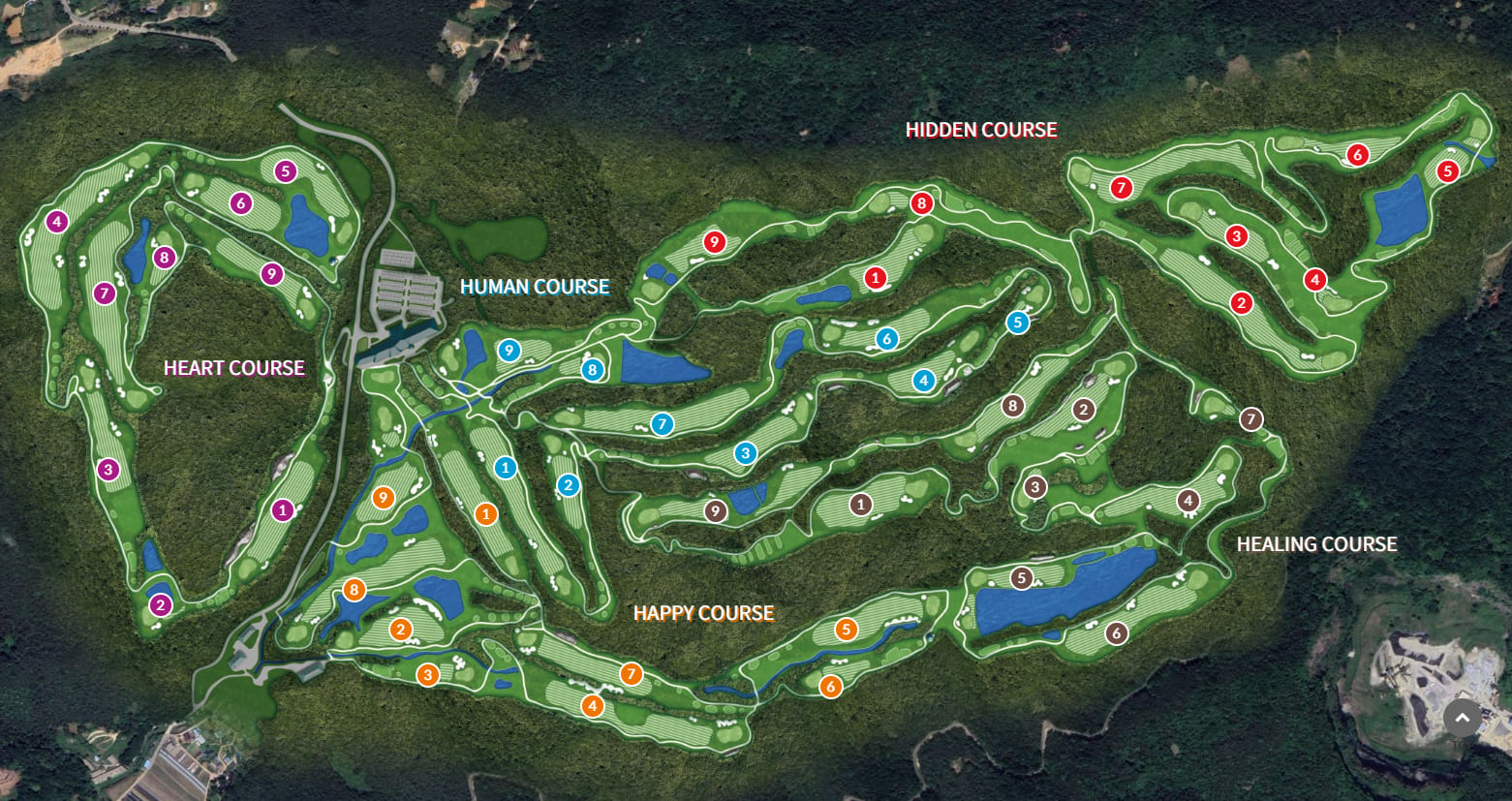Click Human Course blue hole 5 marker
This screenshot has width=1512, height=801.
pyautogui.click(x=1017, y=323)
